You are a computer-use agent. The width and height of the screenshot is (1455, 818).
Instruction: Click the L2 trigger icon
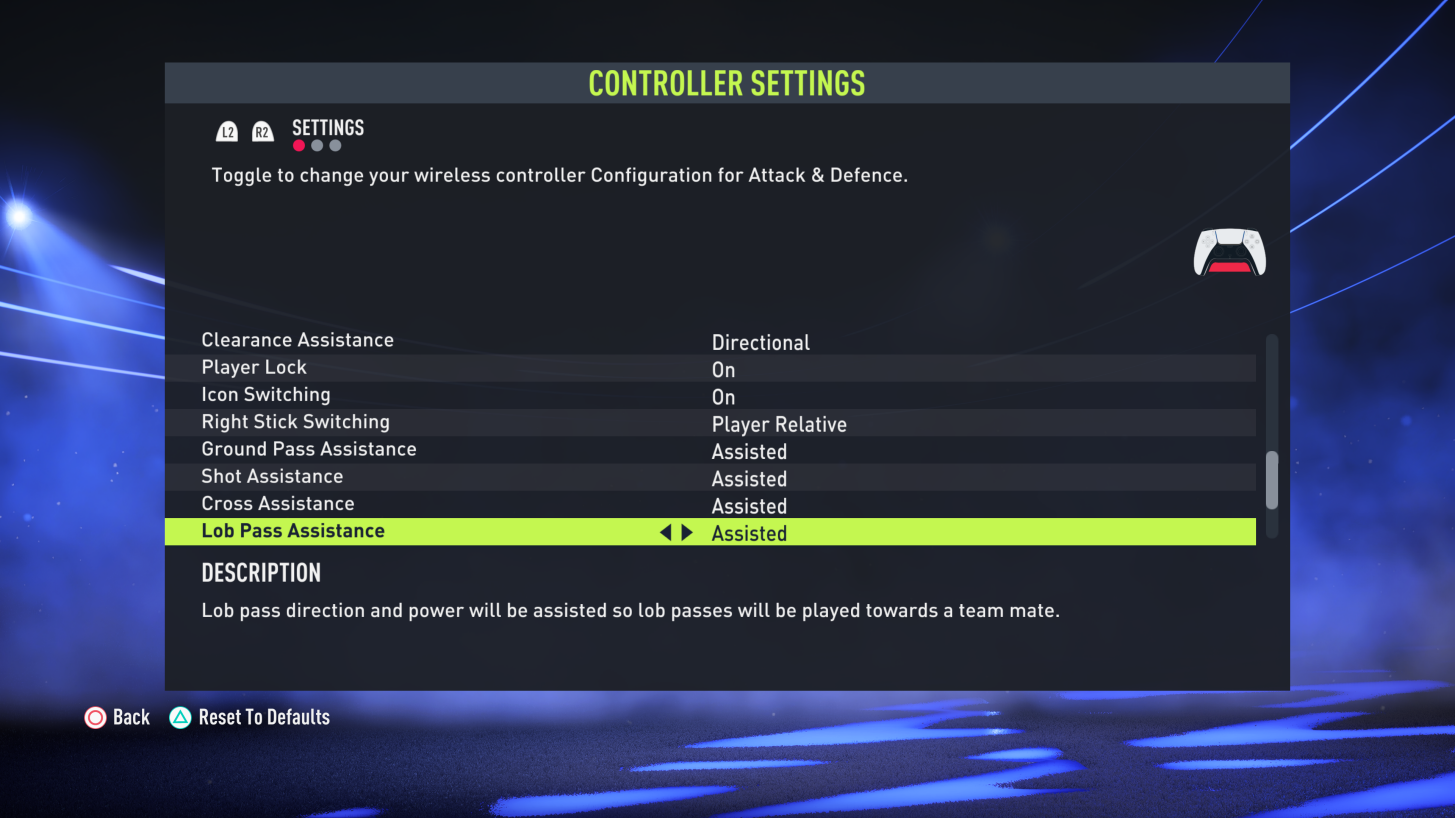pos(227,130)
